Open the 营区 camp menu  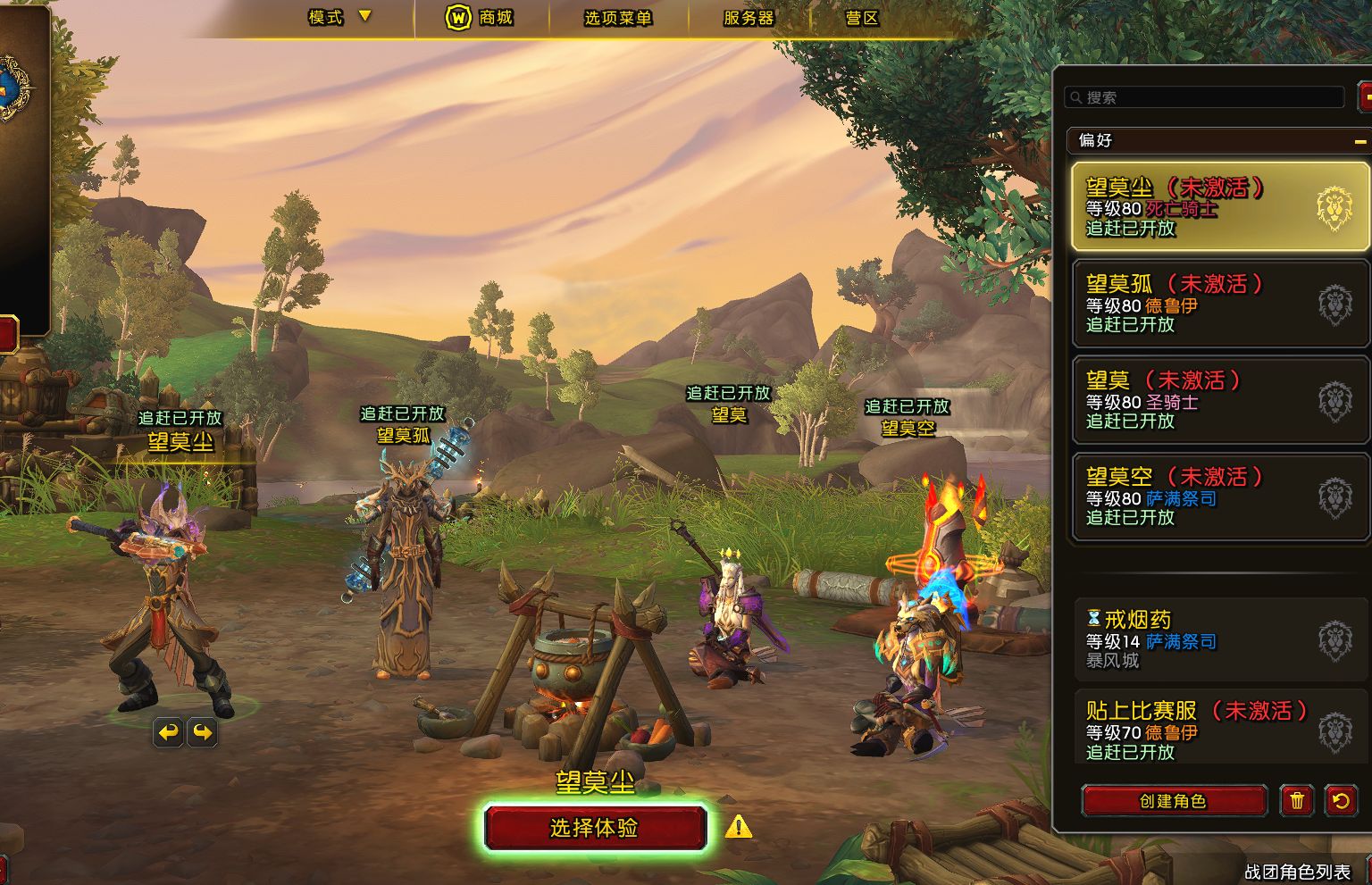pyautogui.click(x=862, y=18)
